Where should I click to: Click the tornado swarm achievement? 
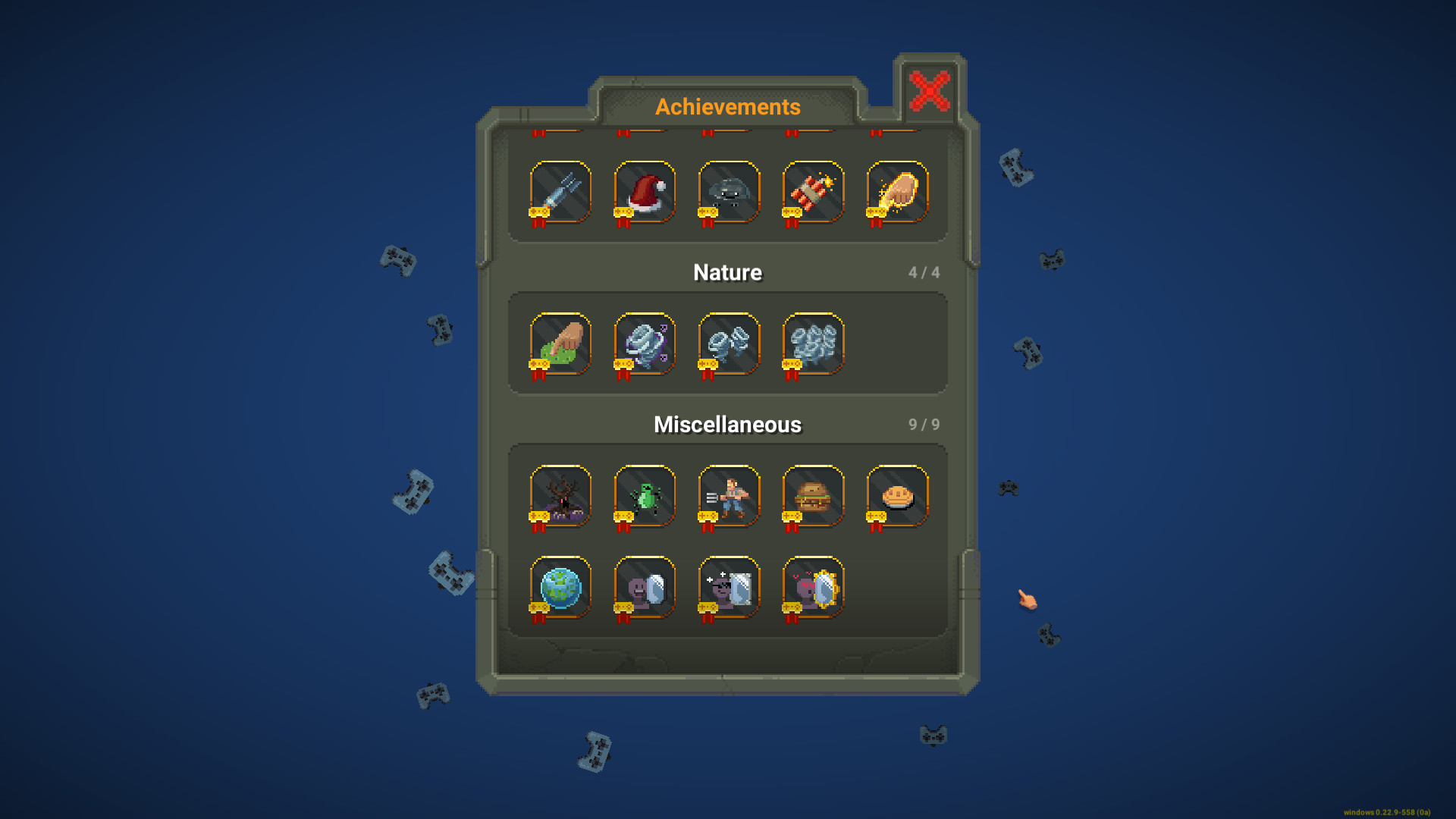coord(812,343)
